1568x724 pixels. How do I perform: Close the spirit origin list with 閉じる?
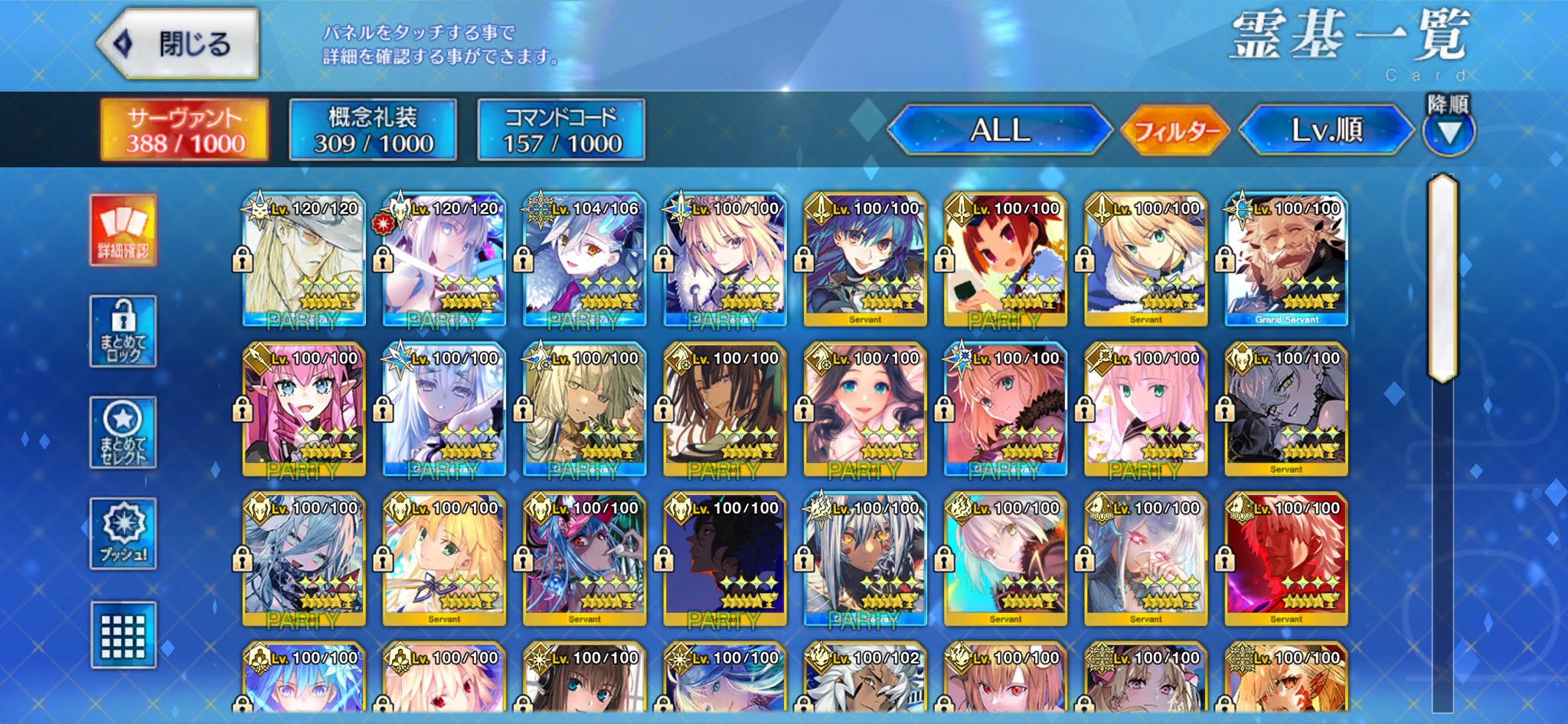tap(178, 44)
